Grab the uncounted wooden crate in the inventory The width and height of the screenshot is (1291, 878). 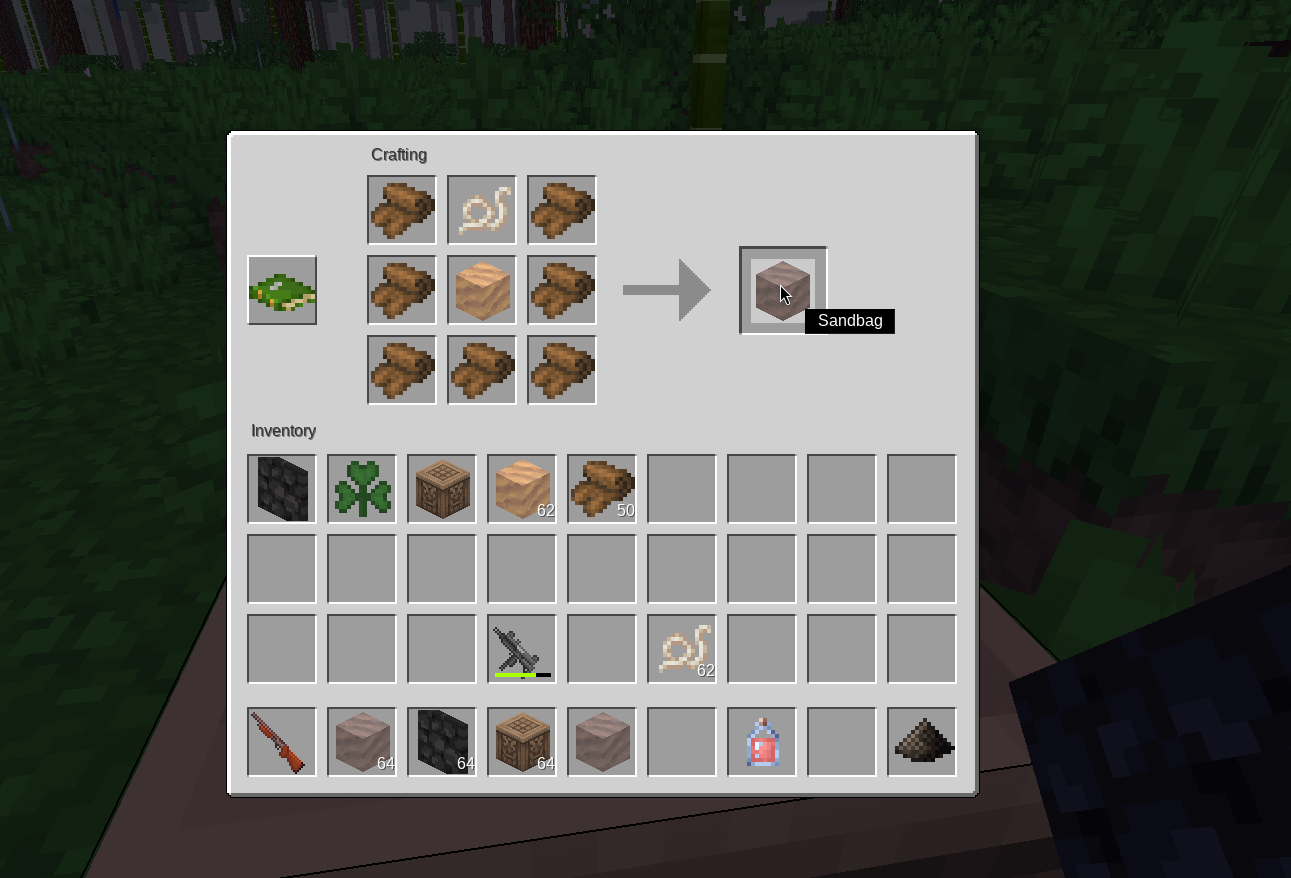442,489
